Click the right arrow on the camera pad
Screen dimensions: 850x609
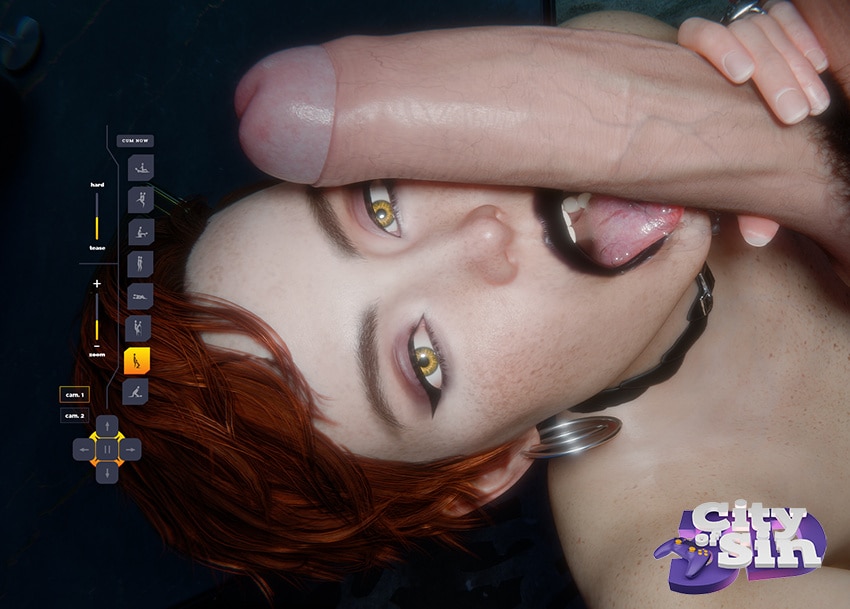tap(131, 450)
